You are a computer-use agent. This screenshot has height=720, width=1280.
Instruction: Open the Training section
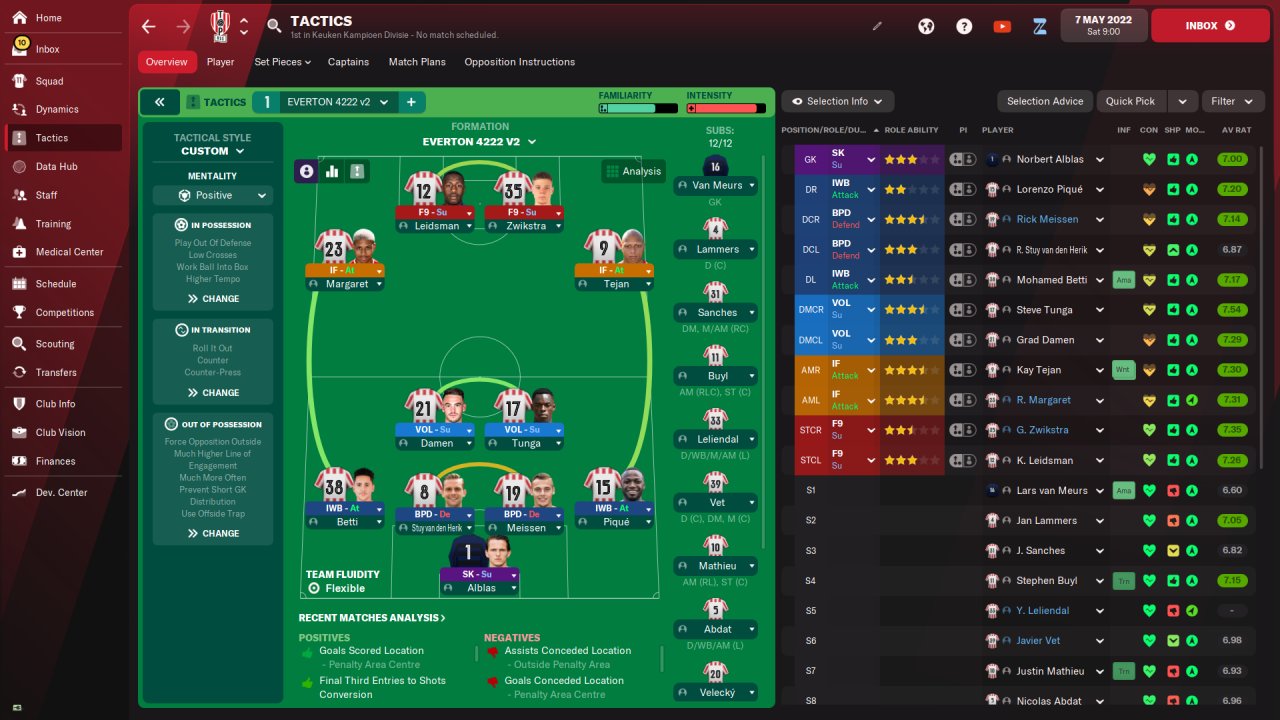coord(56,223)
